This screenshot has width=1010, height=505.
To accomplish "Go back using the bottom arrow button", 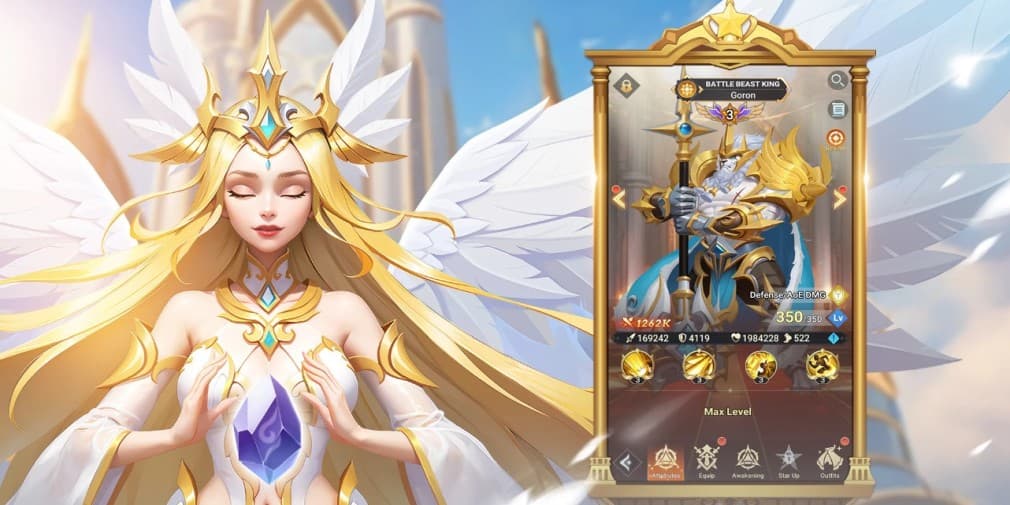I will (627, 462).
